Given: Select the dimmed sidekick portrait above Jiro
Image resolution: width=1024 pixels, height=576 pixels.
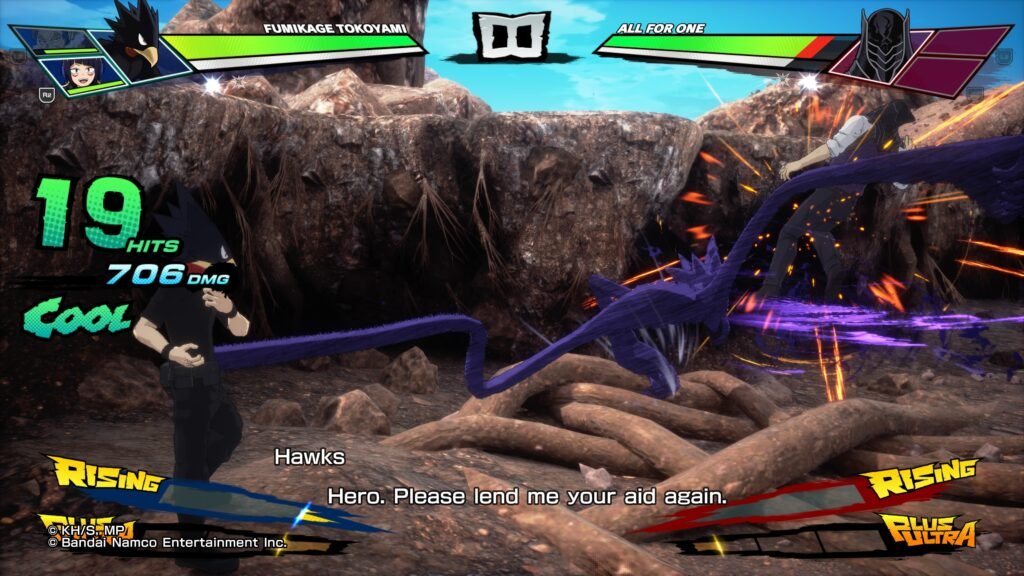Looking at the screenshot, I should click(x=58, y=40).
